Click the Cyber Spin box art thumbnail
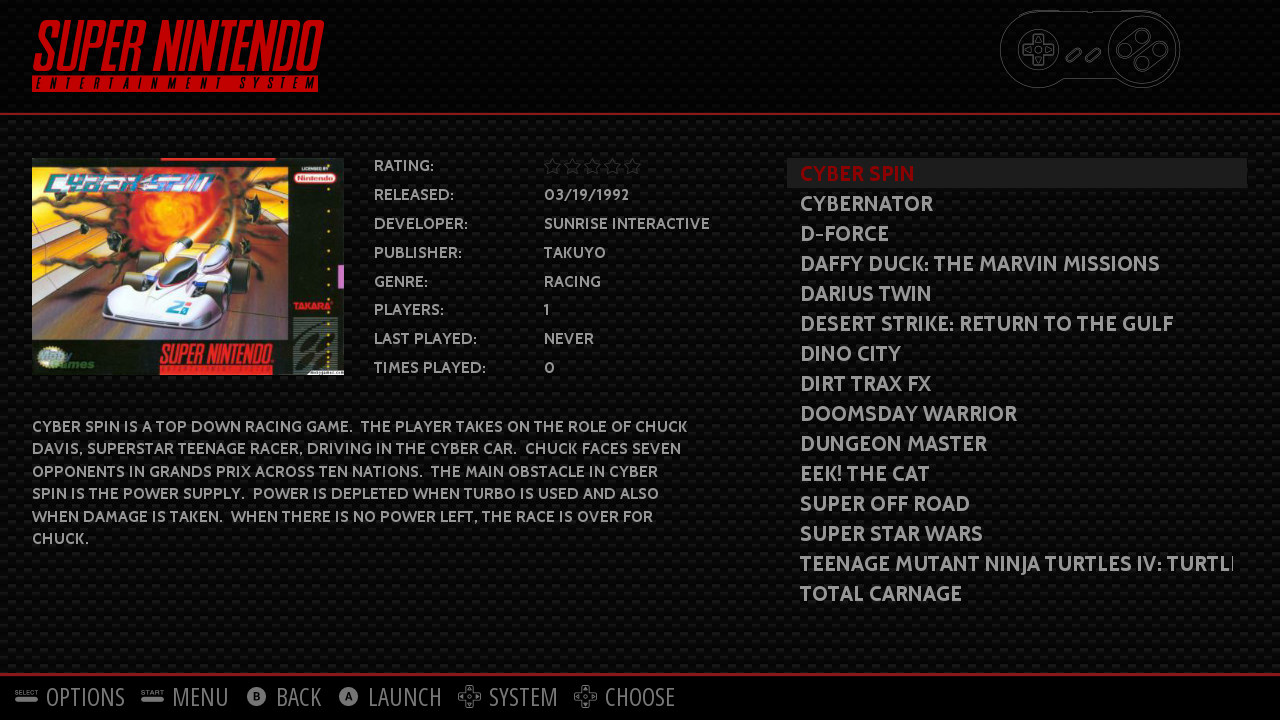Image resolution: width=1280 pixels, height=720 pixels. (188, 266)
